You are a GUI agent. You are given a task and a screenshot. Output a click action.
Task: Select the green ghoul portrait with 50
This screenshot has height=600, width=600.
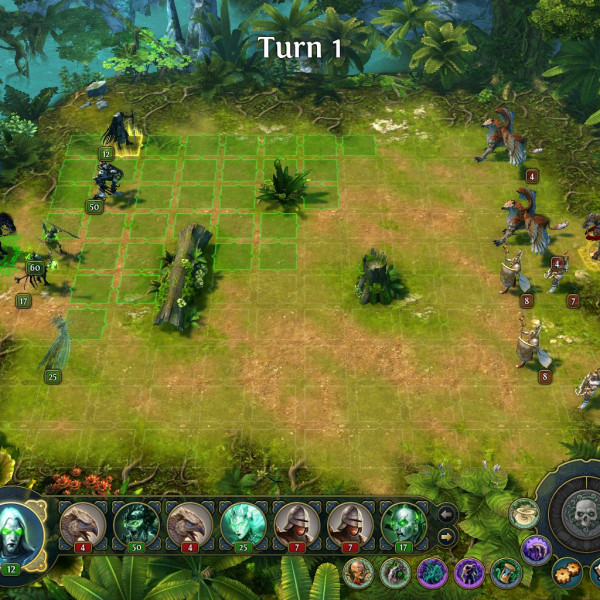coord(137,523)
